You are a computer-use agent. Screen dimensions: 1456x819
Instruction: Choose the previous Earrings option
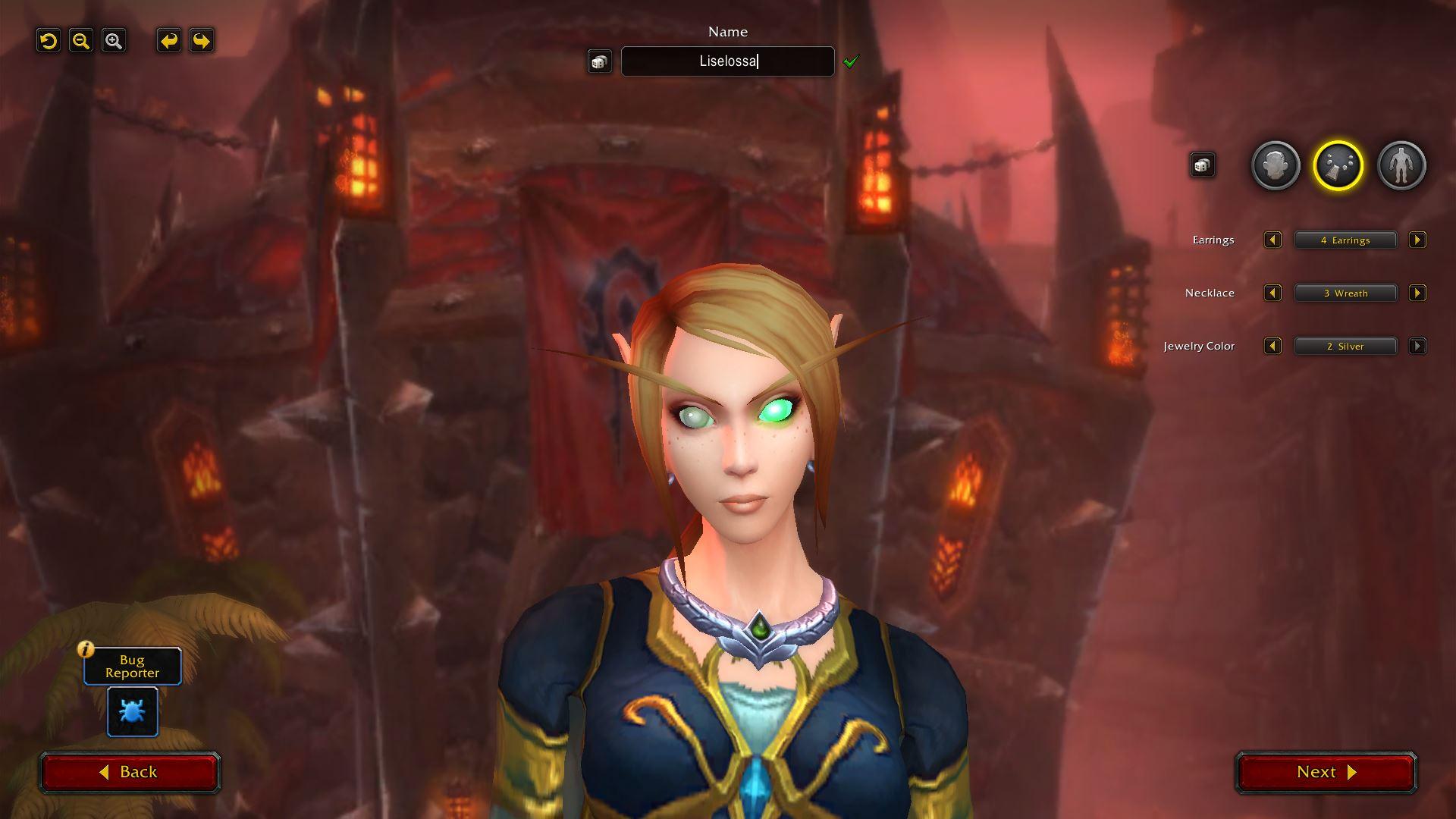pyautogui.click(x=1272, y=240)
